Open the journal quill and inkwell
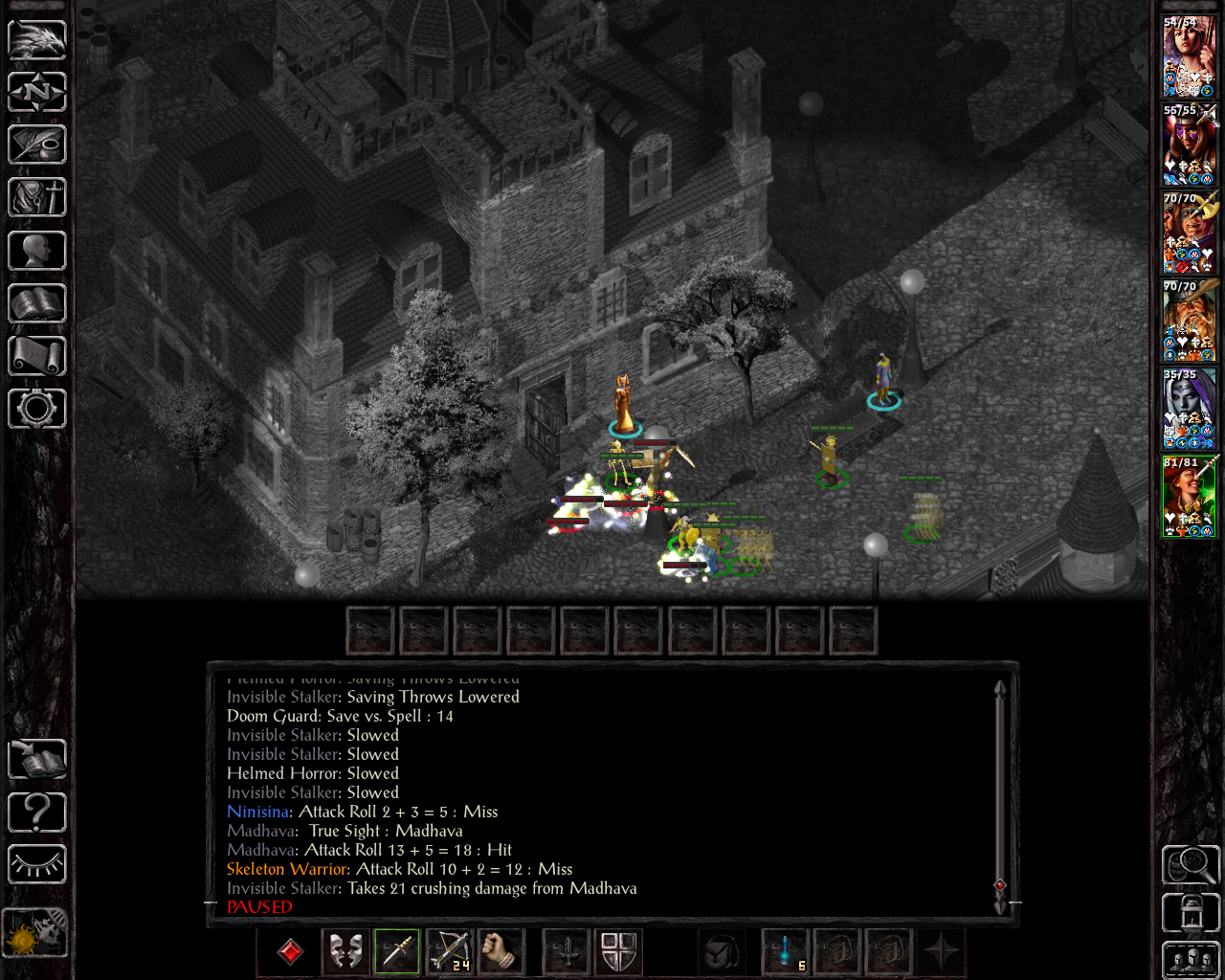 tap(37, 145)
